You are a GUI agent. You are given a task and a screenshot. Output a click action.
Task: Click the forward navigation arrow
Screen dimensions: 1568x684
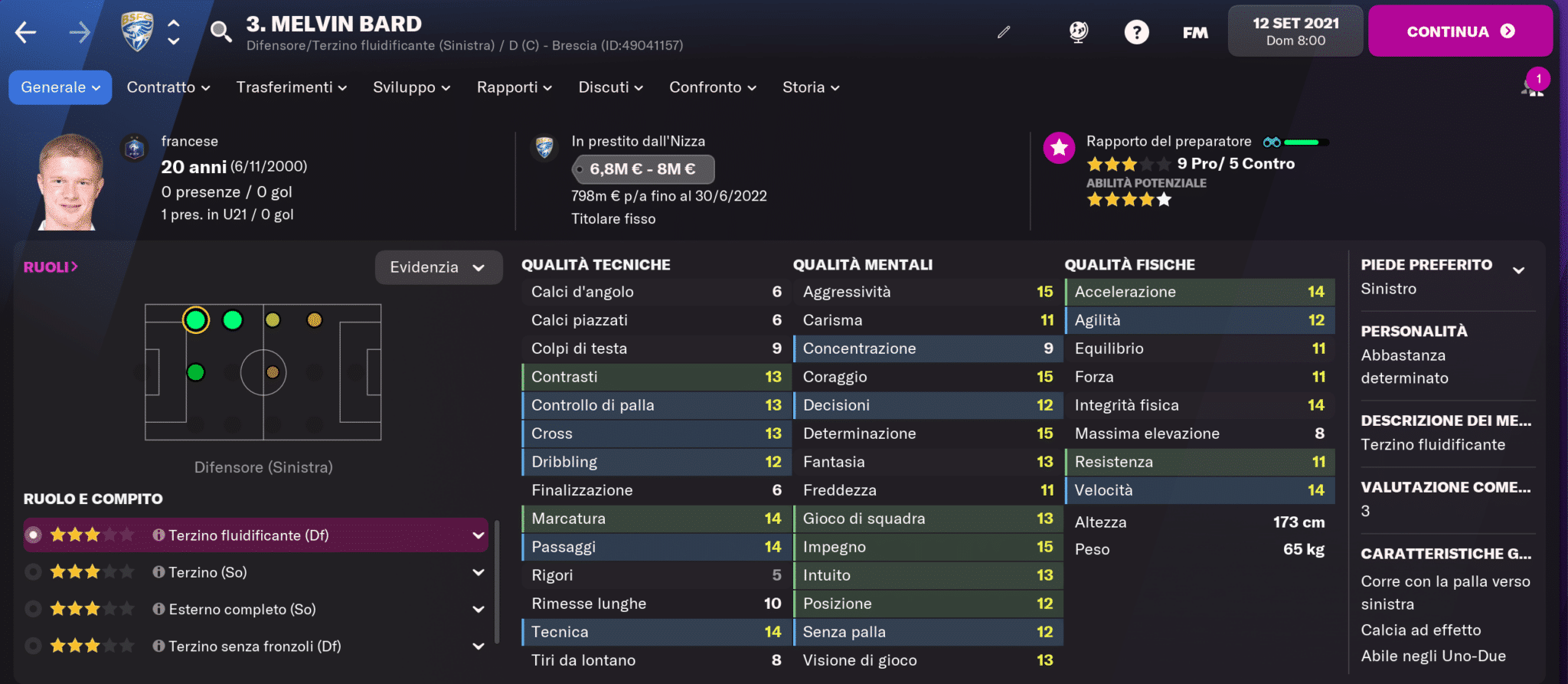click(81, 31)
